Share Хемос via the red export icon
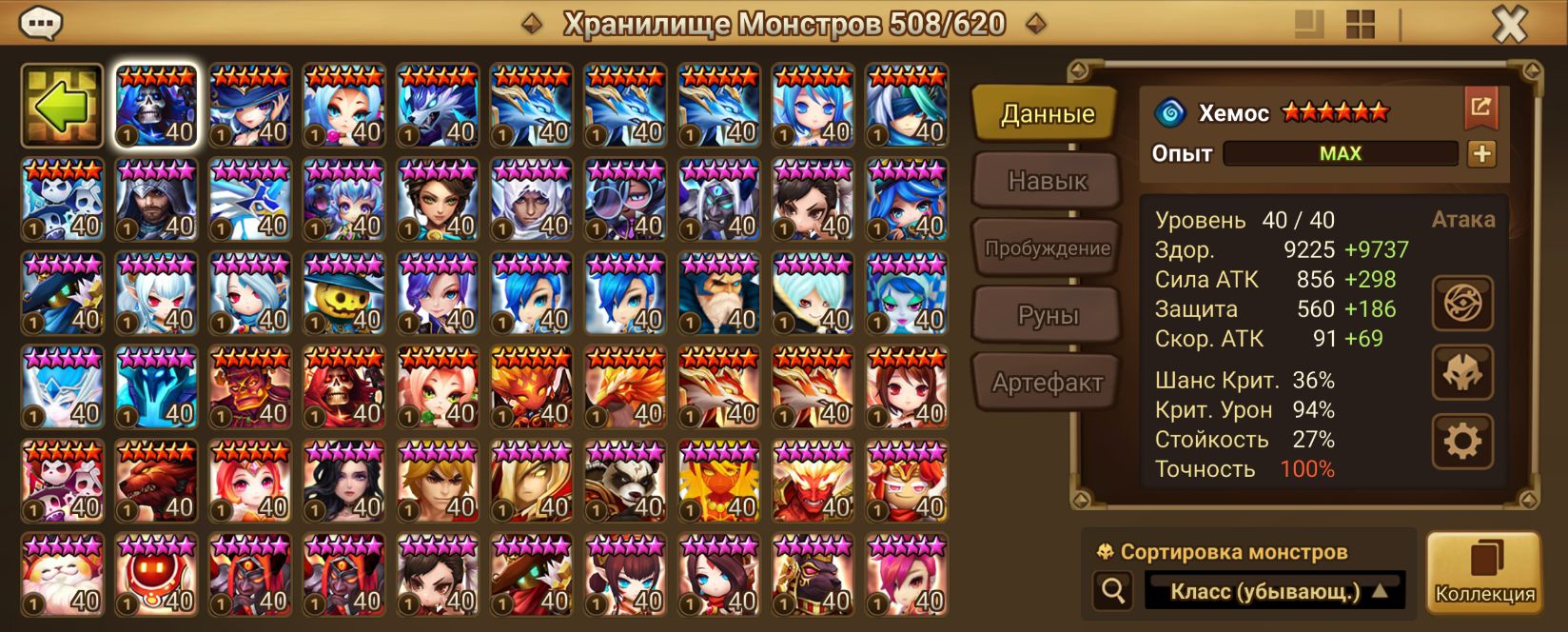 point(1480,108)
